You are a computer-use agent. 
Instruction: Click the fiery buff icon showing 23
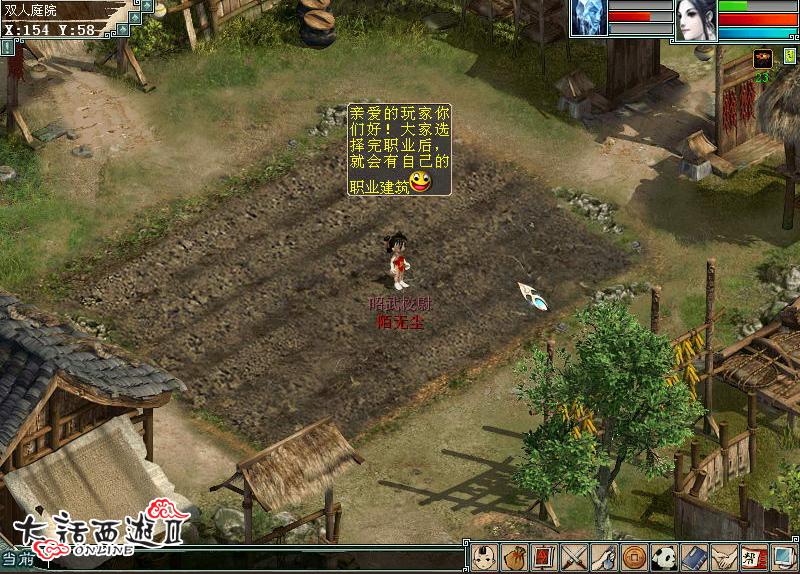762,58
